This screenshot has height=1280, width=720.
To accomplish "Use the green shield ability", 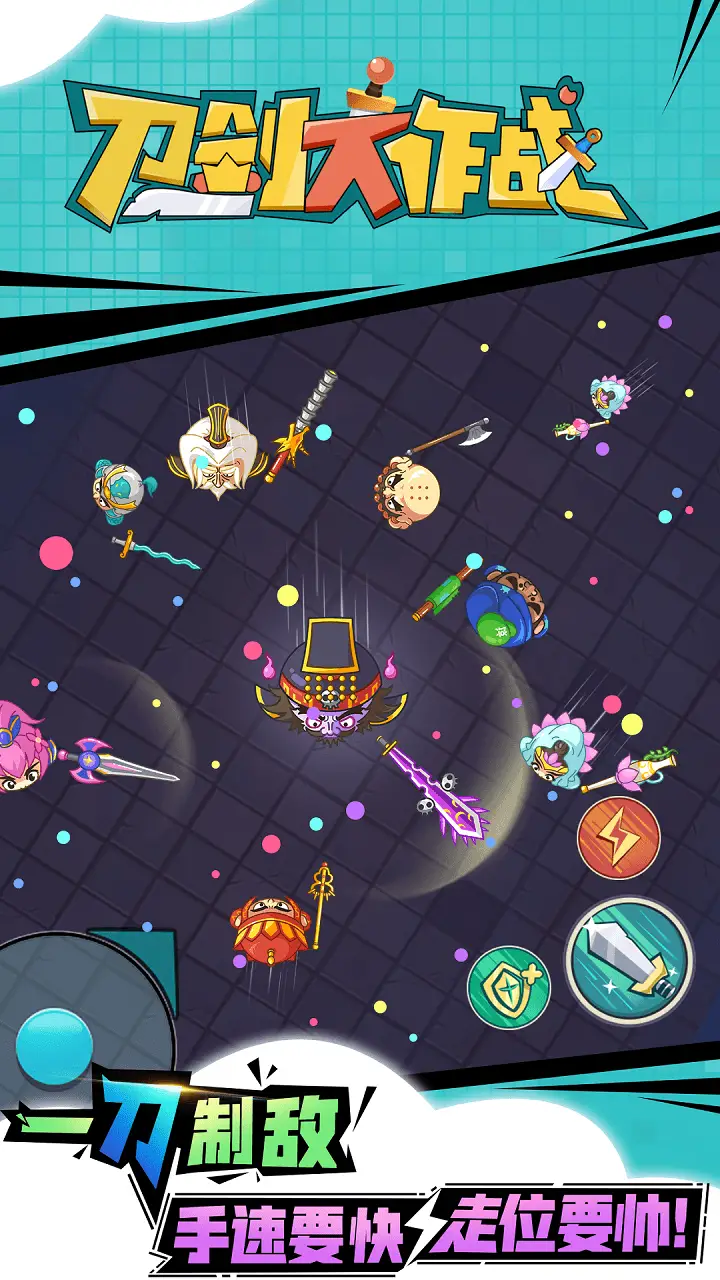I will coord(507,987).
